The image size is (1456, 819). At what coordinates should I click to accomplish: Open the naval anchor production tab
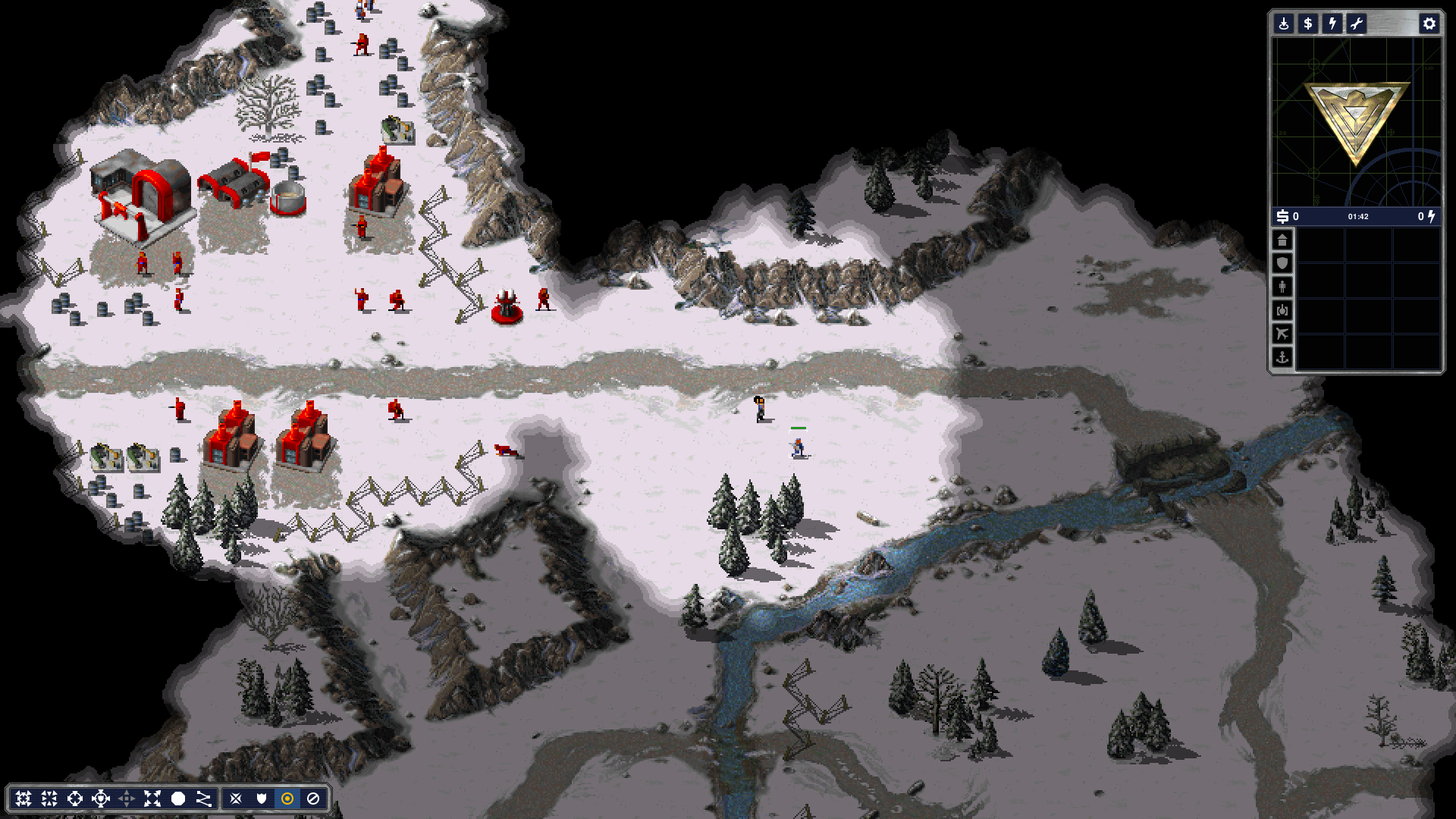click(1282, 357)
